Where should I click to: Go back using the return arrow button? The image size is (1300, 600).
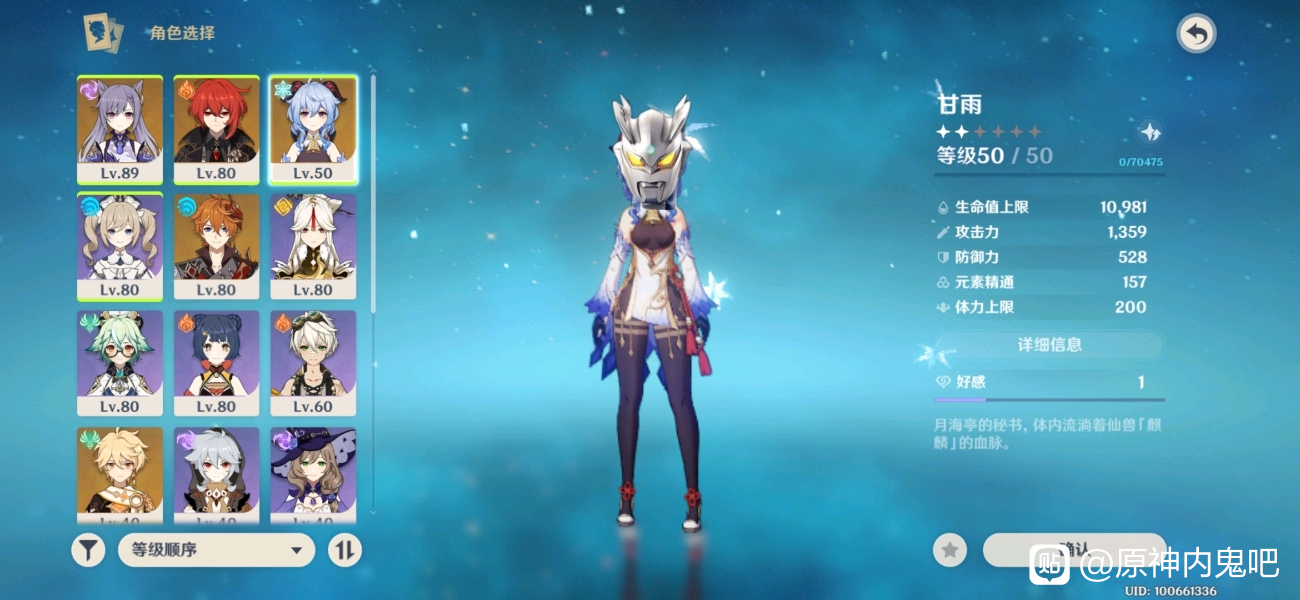pyautogui.click(x=1196, y=34)
